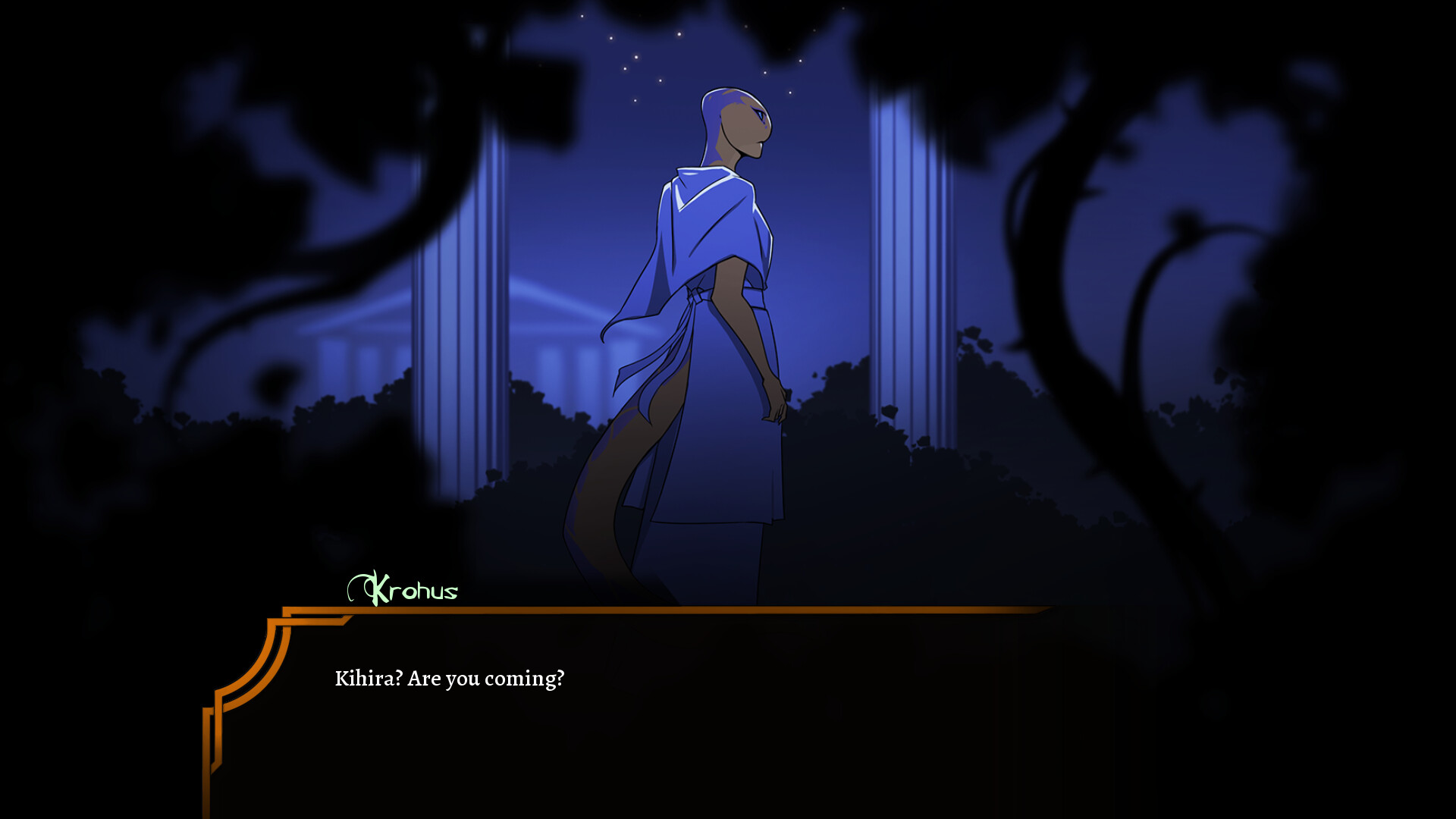Image resolution: width=1456 pixels, height=819 pixels.
Task: Click the line "Kihira? Are you coming?"
Action: pos(449,679)
